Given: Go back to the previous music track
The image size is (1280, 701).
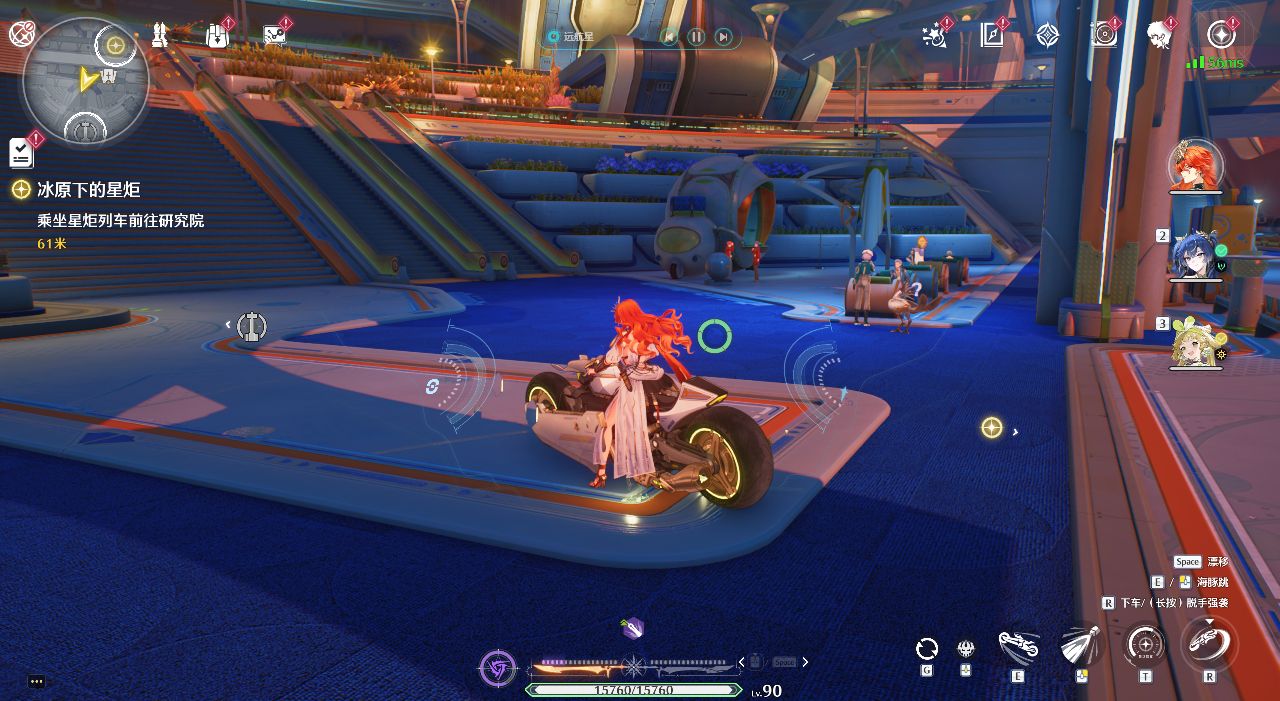Looking at the screenshot, I should click(x=669, y=37).
